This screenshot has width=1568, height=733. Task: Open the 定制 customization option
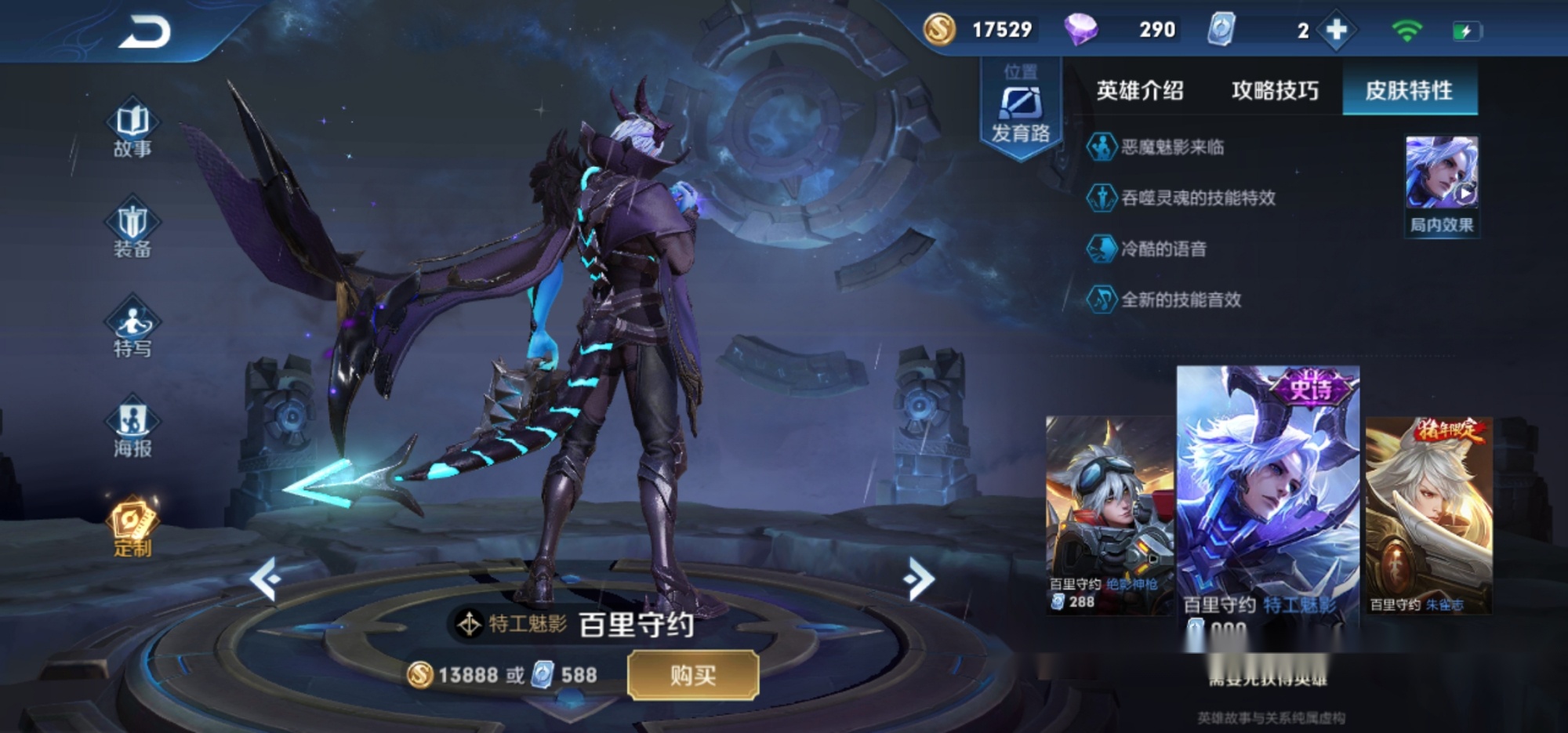[132, 527]
